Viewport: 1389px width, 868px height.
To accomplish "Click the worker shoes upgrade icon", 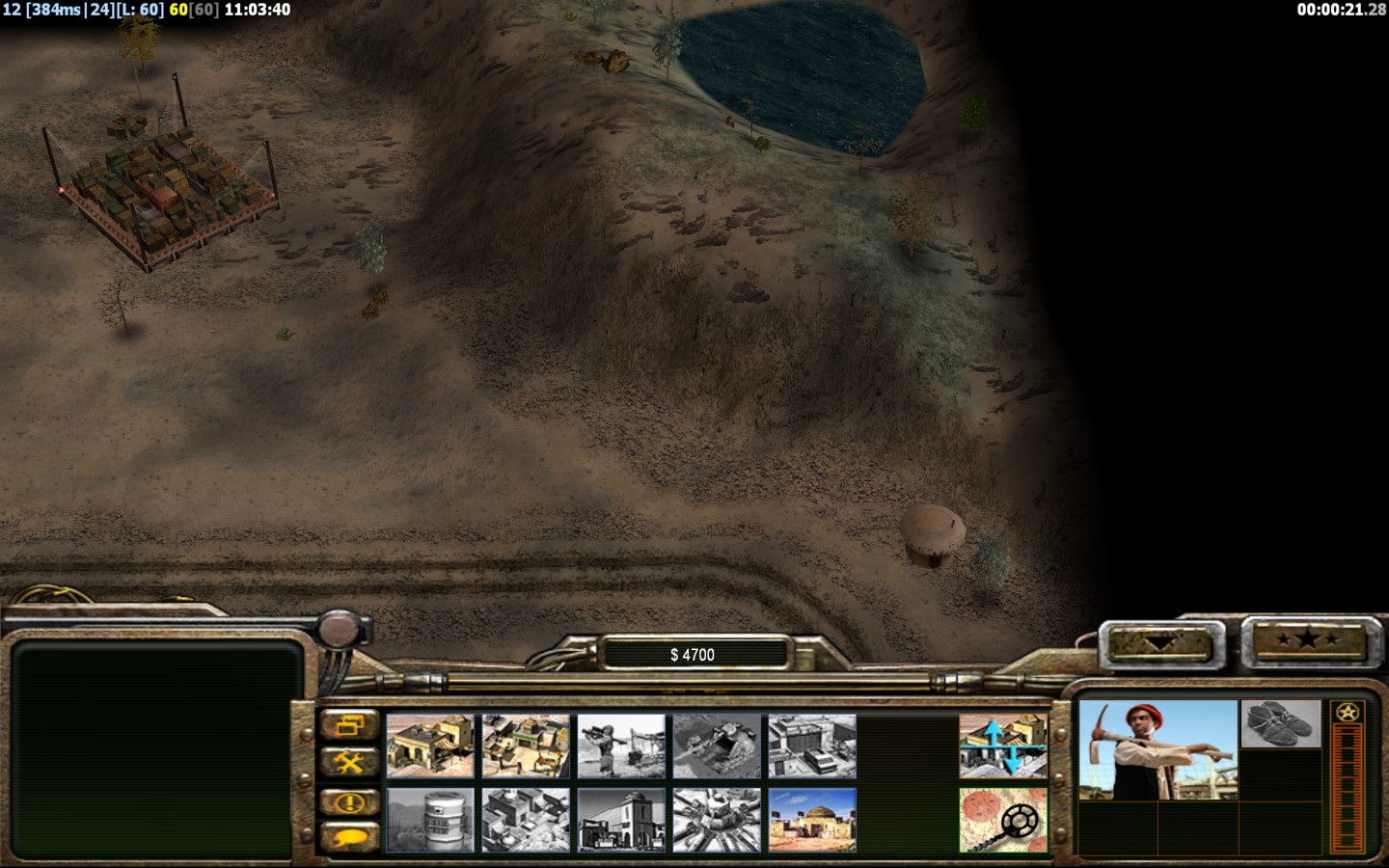I will [x=1280, y=724].
